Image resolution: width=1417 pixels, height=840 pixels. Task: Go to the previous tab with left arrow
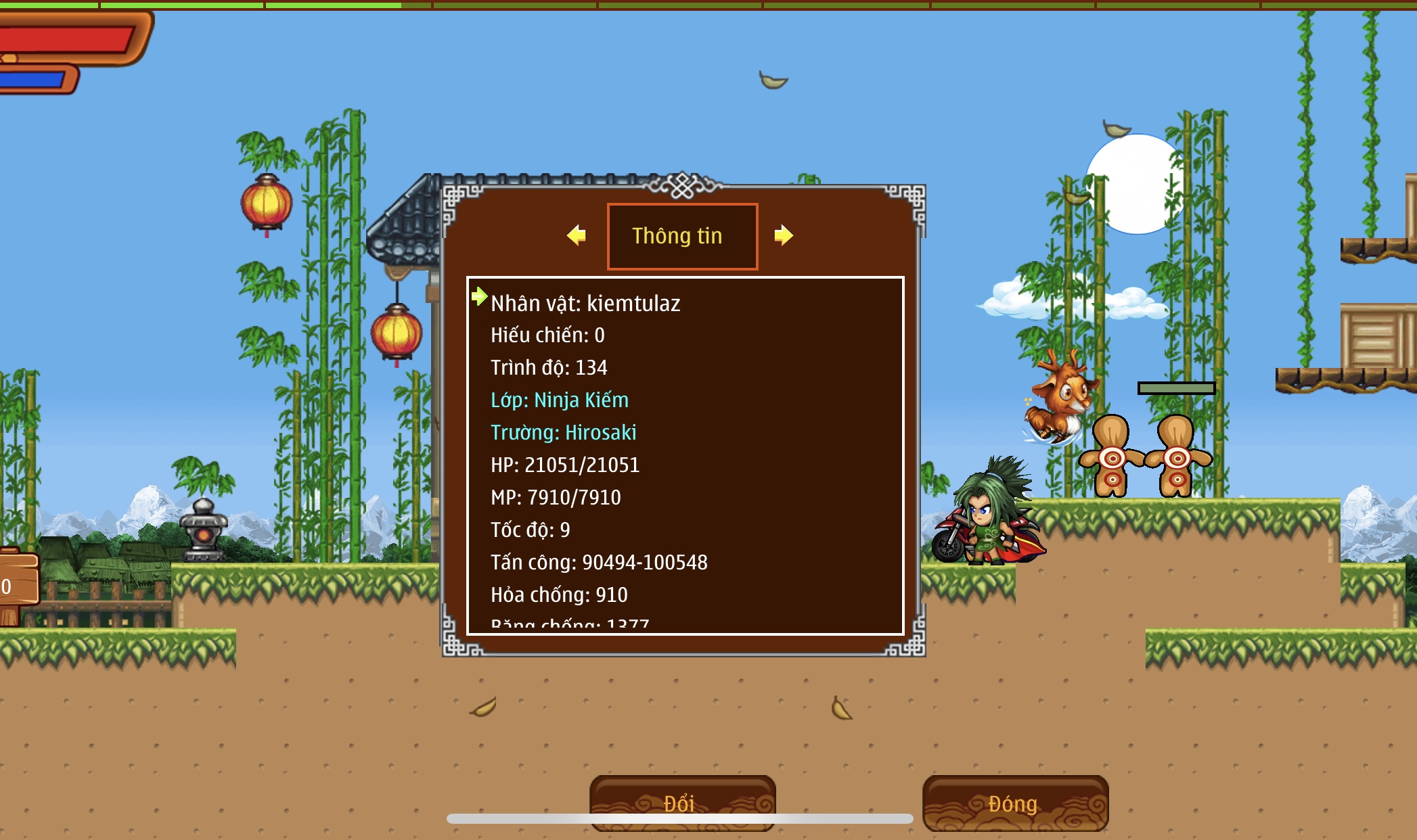click(x=577, y=235)
